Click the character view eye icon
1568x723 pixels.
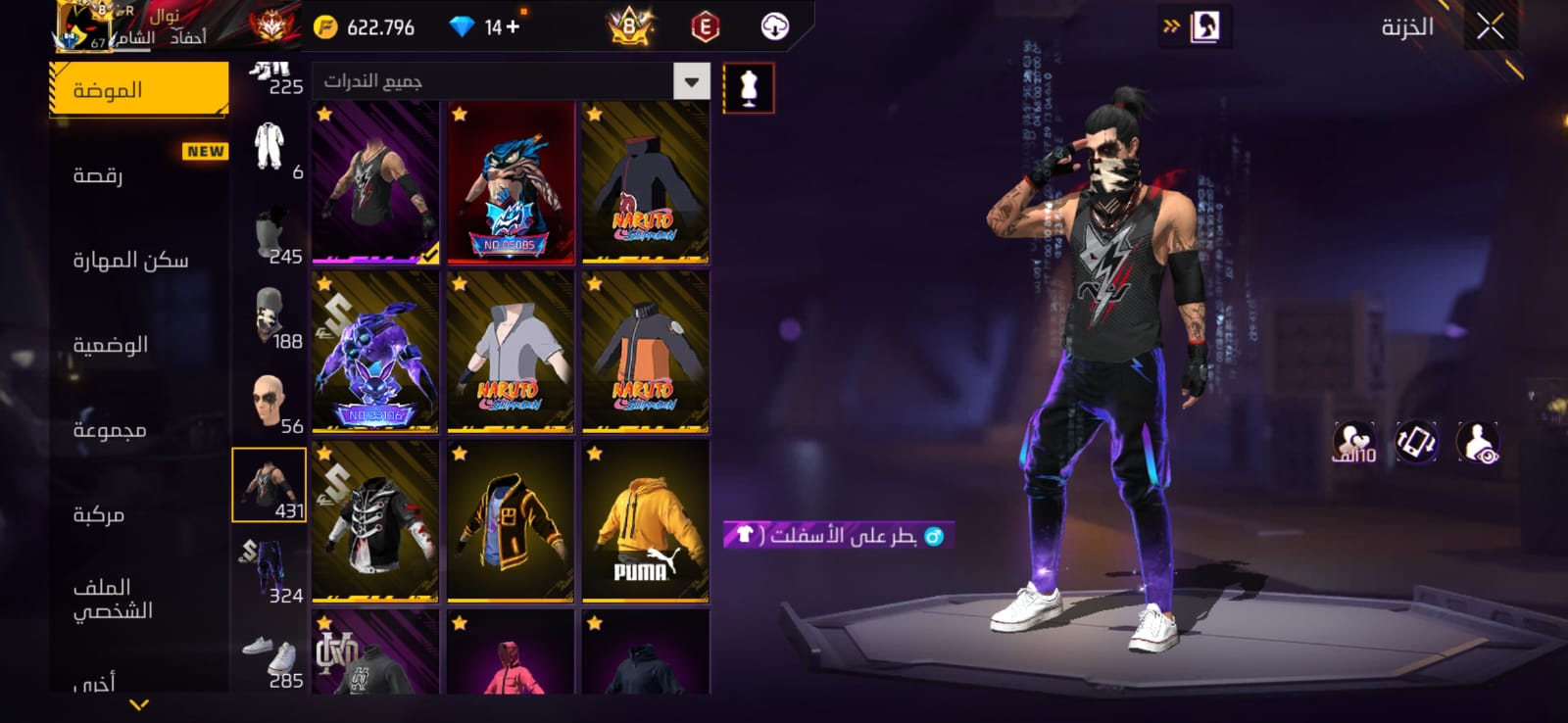click(x=1477, y=443)
